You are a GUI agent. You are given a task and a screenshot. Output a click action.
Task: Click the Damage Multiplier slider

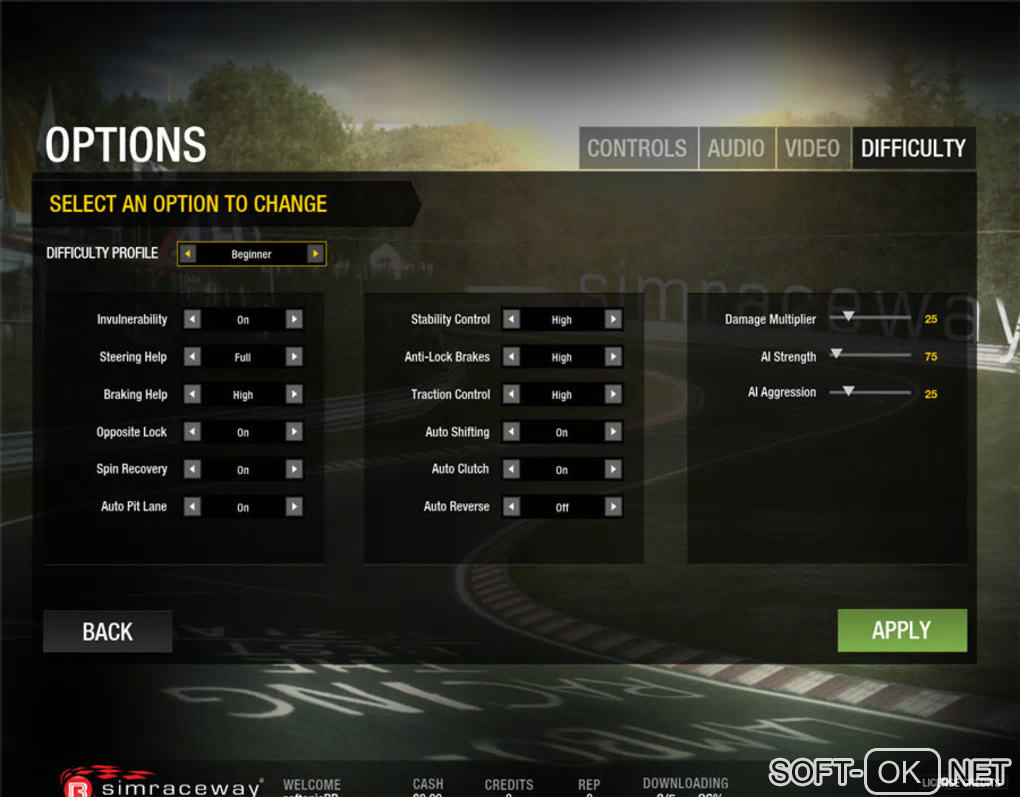(870, 318)
